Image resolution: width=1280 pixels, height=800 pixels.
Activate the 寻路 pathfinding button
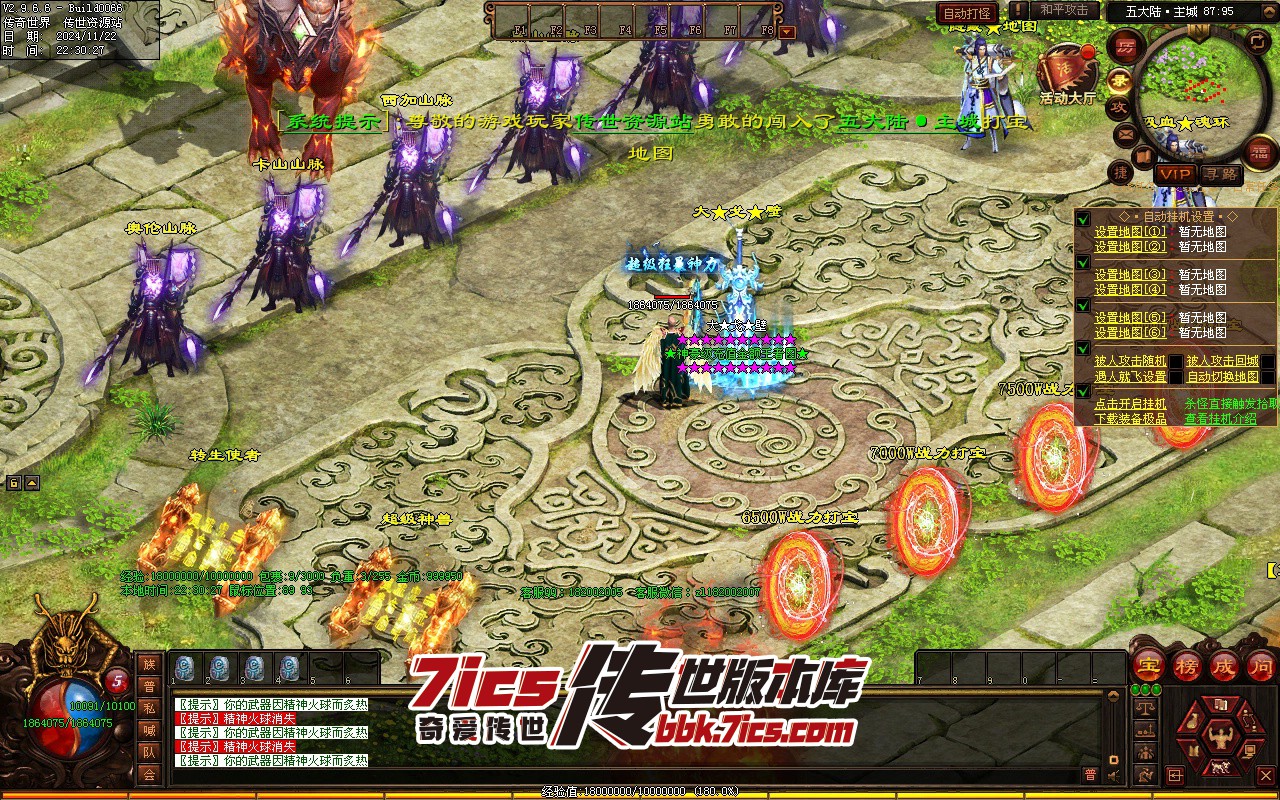click(1220, 174)
